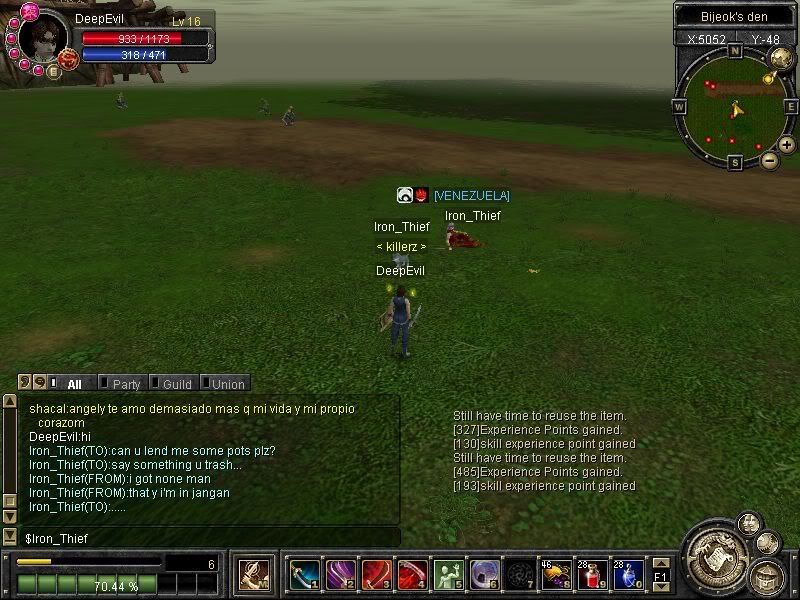Activate the sword skill in hotbar slot 1
Image resolution: width=800 pixels, height=600 pixels.
click(304, 574)
